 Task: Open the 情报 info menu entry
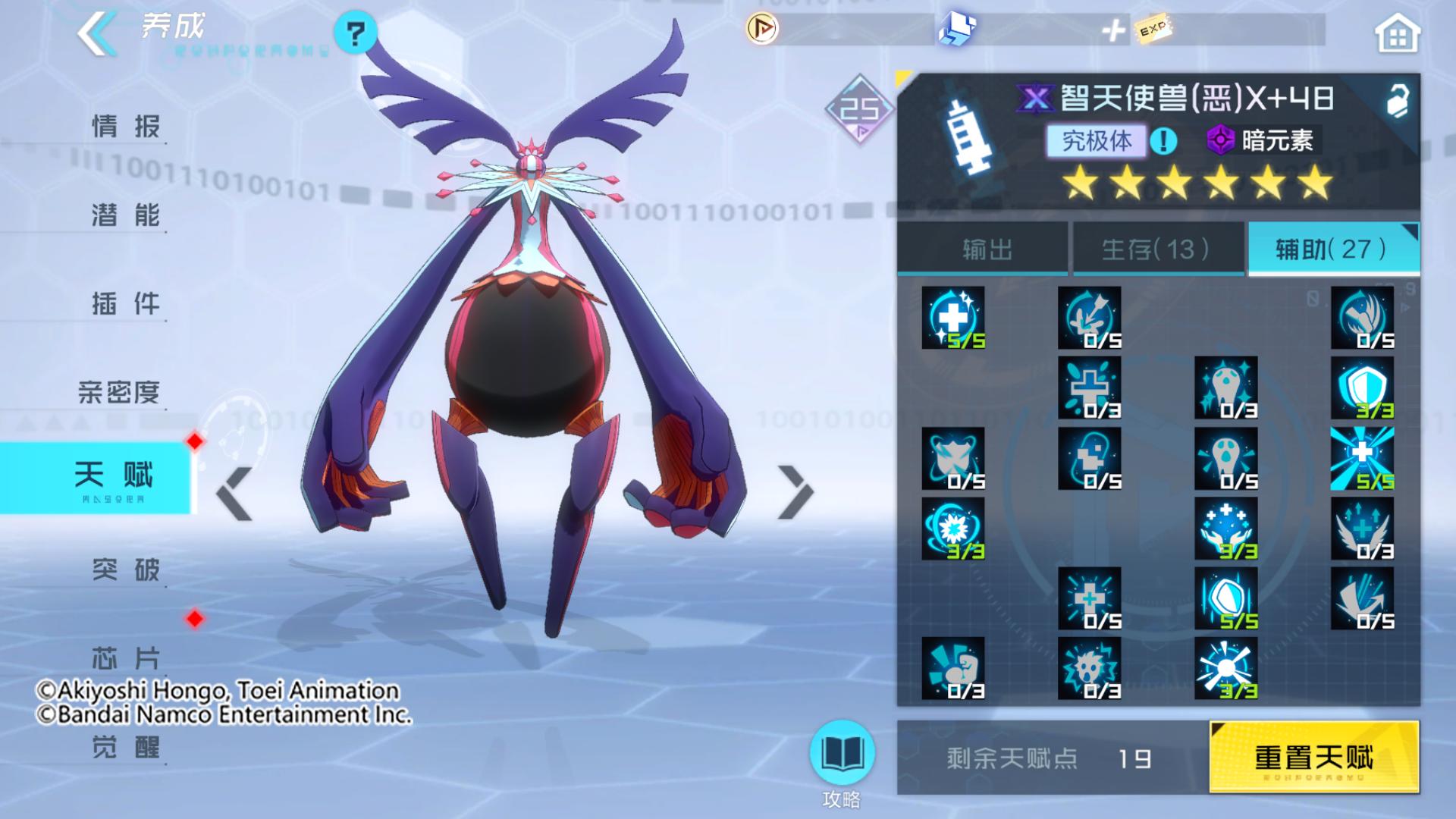click(125, 126)
